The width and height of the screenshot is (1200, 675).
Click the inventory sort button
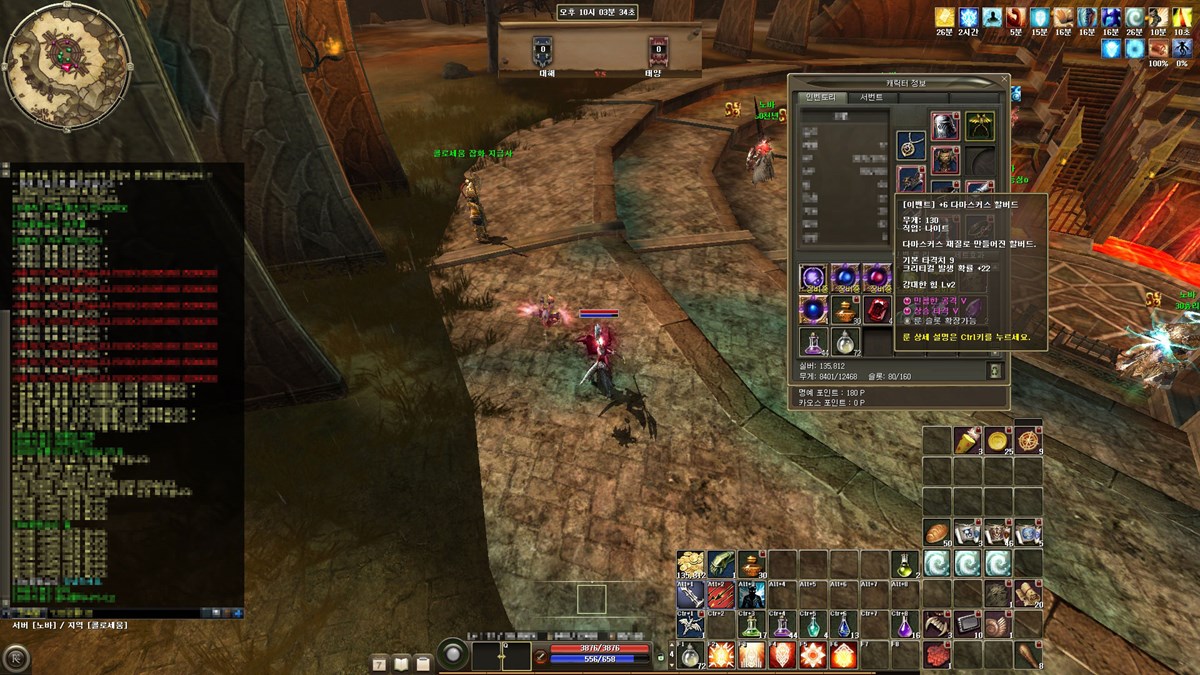click(x=994, y=371)
